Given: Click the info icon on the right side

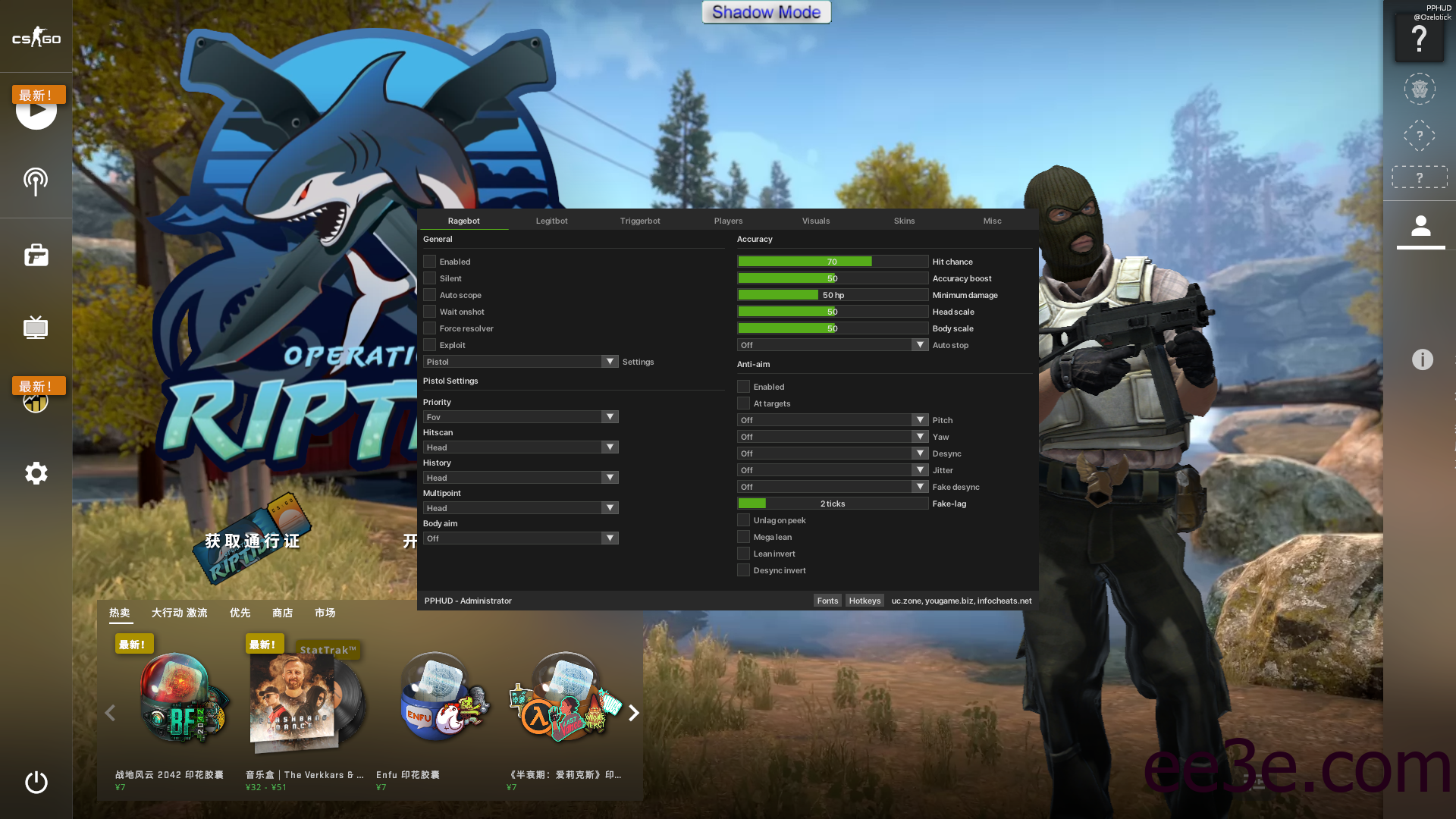Looking at the screenshot, I should click(1422, 359).
